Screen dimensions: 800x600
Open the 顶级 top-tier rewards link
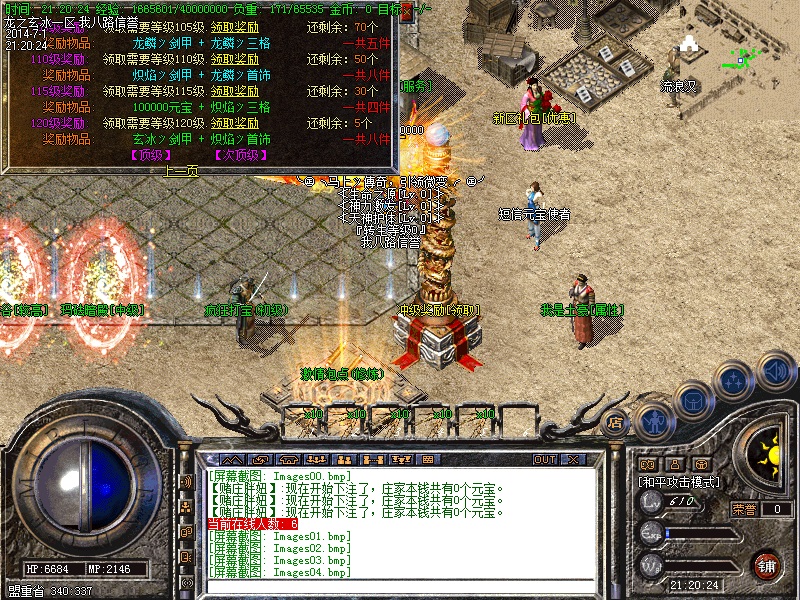(151, 155)
